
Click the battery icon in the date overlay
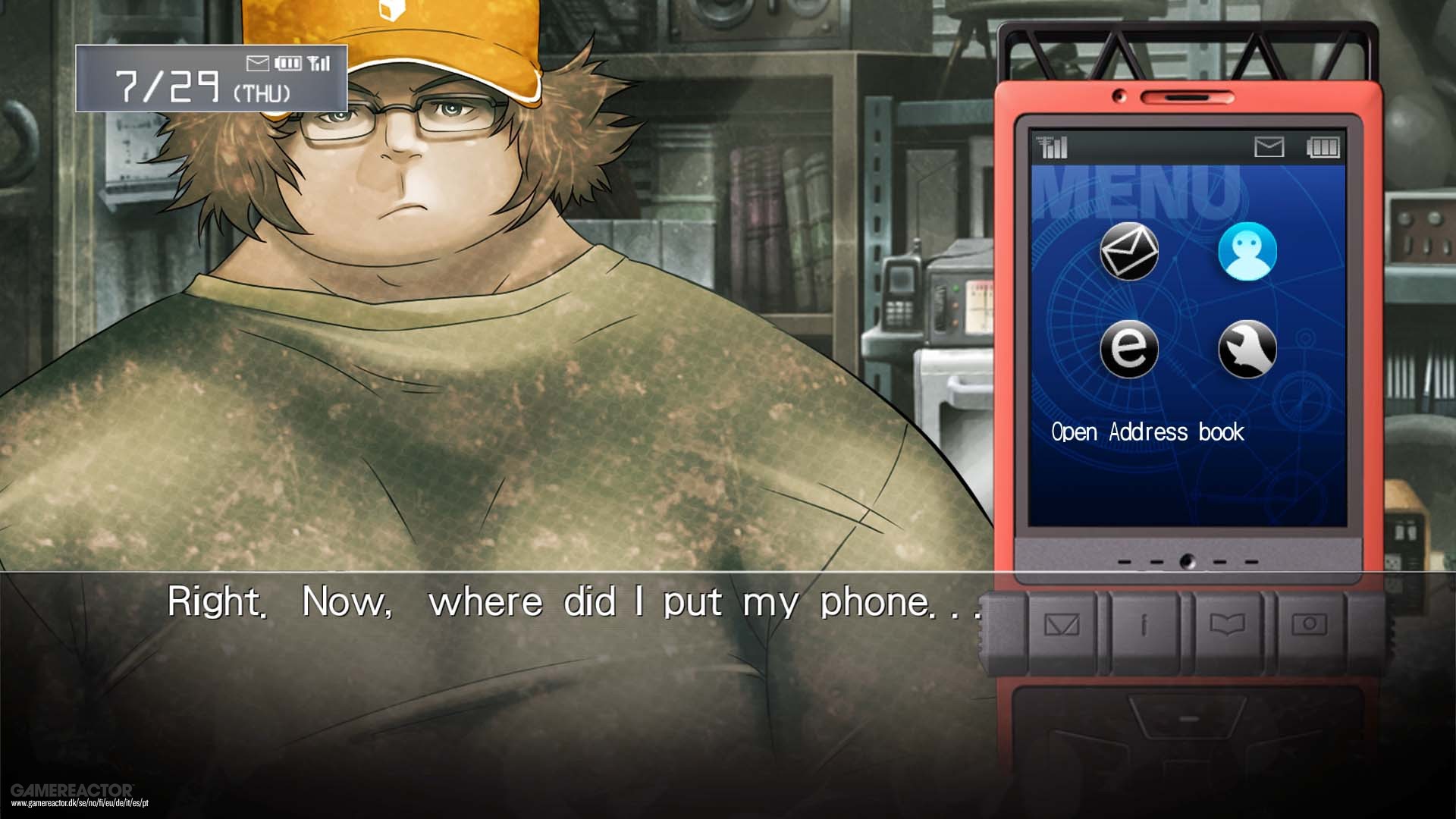click(x=287, y=64)
